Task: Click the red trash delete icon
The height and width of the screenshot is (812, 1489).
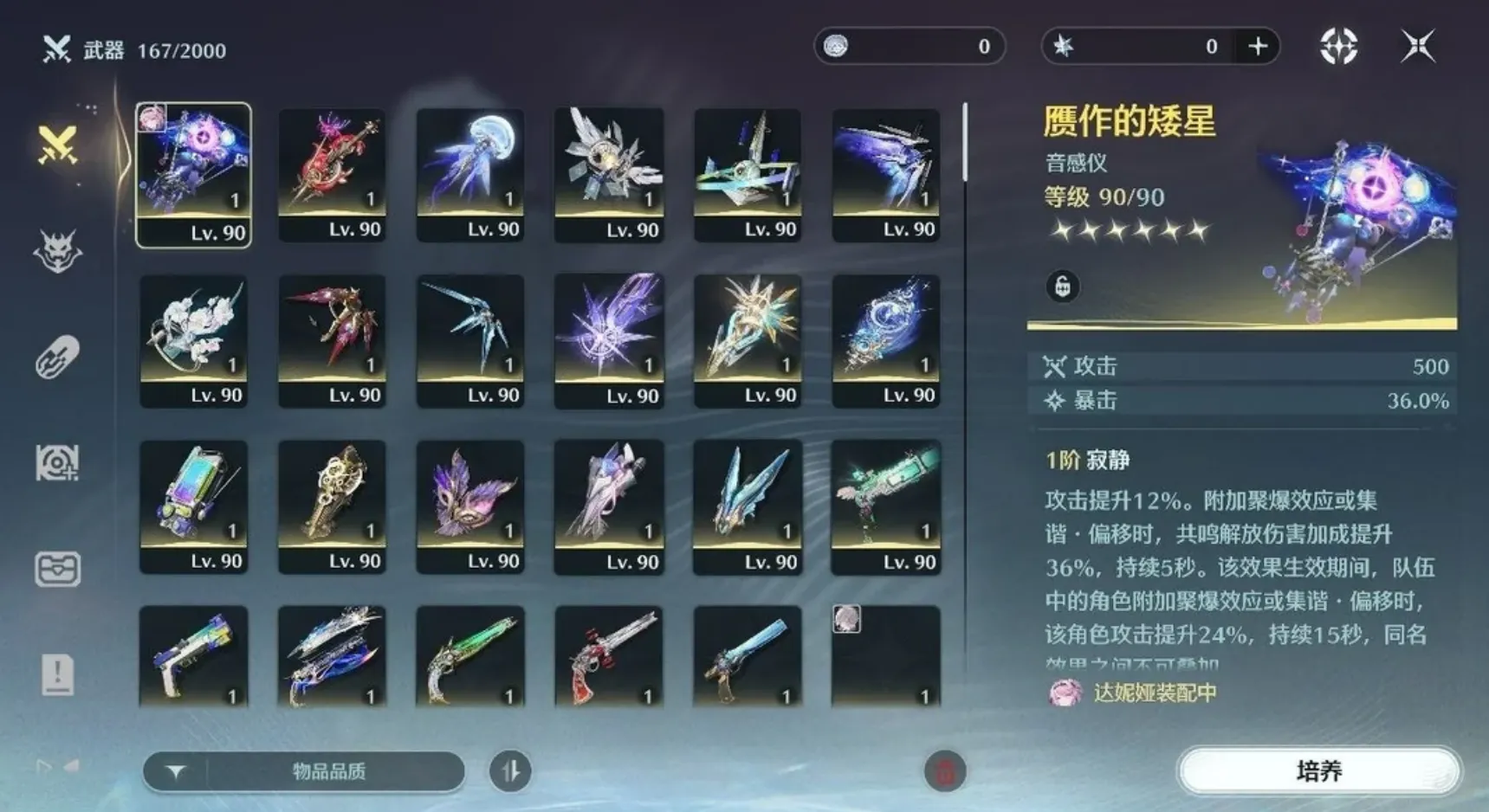Action: [945, 771]
